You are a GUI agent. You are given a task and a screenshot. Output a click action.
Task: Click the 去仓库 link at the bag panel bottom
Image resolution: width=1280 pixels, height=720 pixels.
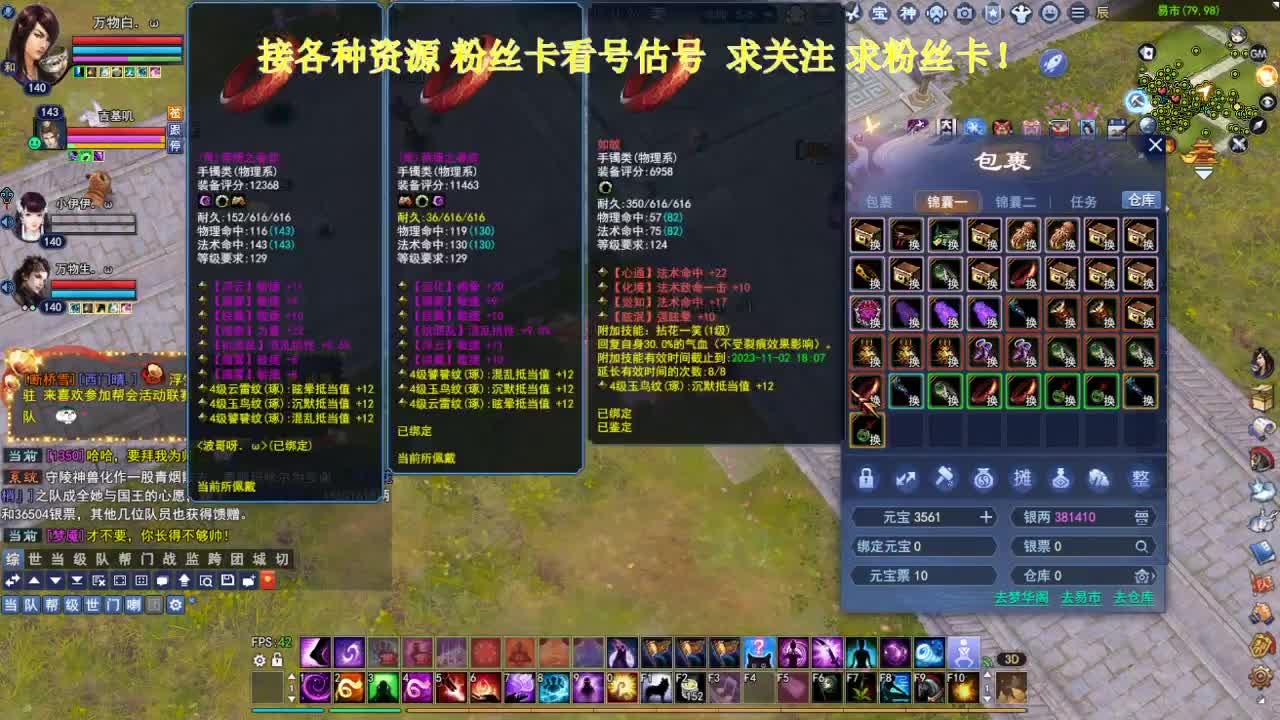click(1135, 598)
